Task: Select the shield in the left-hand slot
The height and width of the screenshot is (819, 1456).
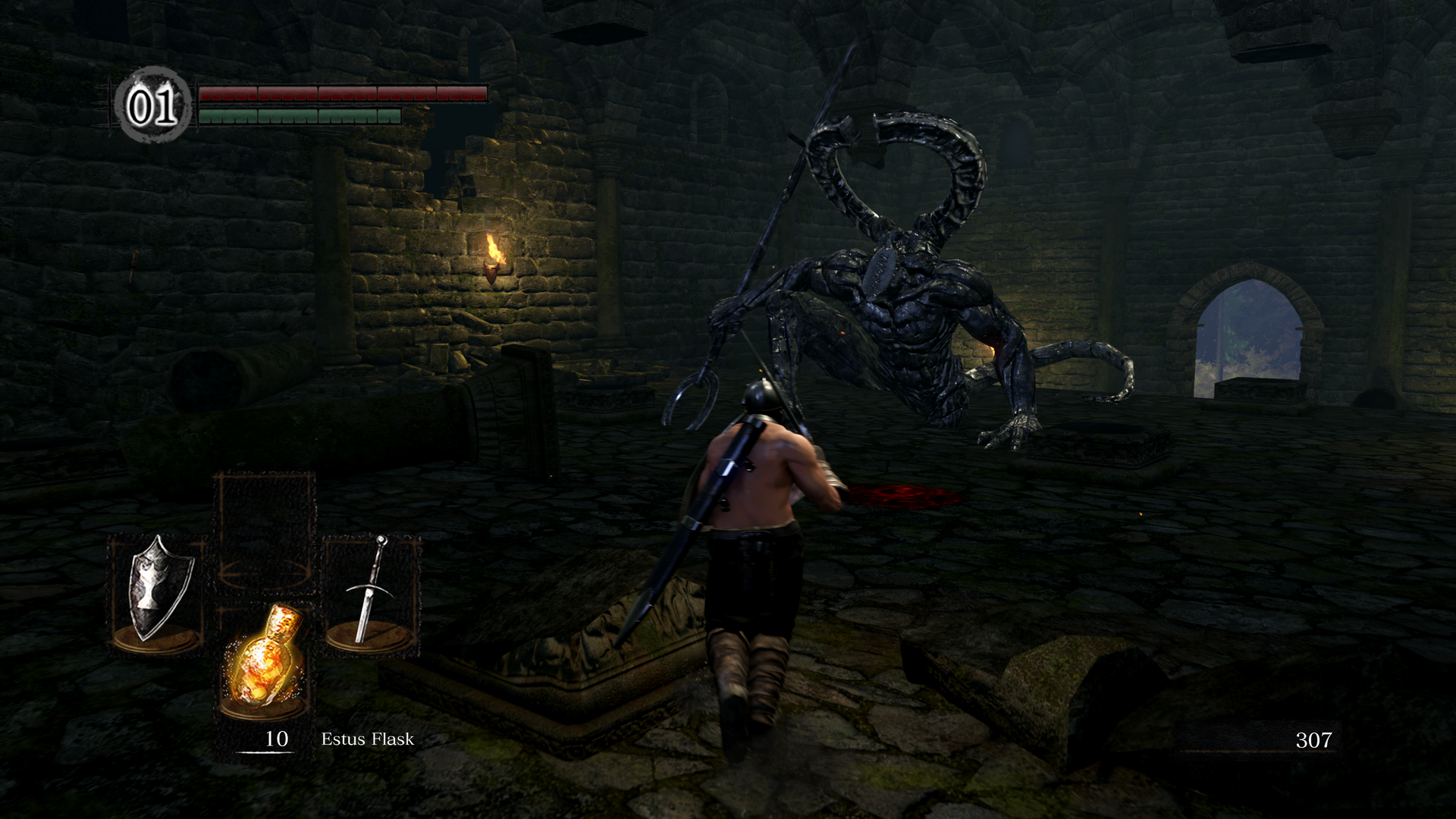Action: click(x=157, y=591)
